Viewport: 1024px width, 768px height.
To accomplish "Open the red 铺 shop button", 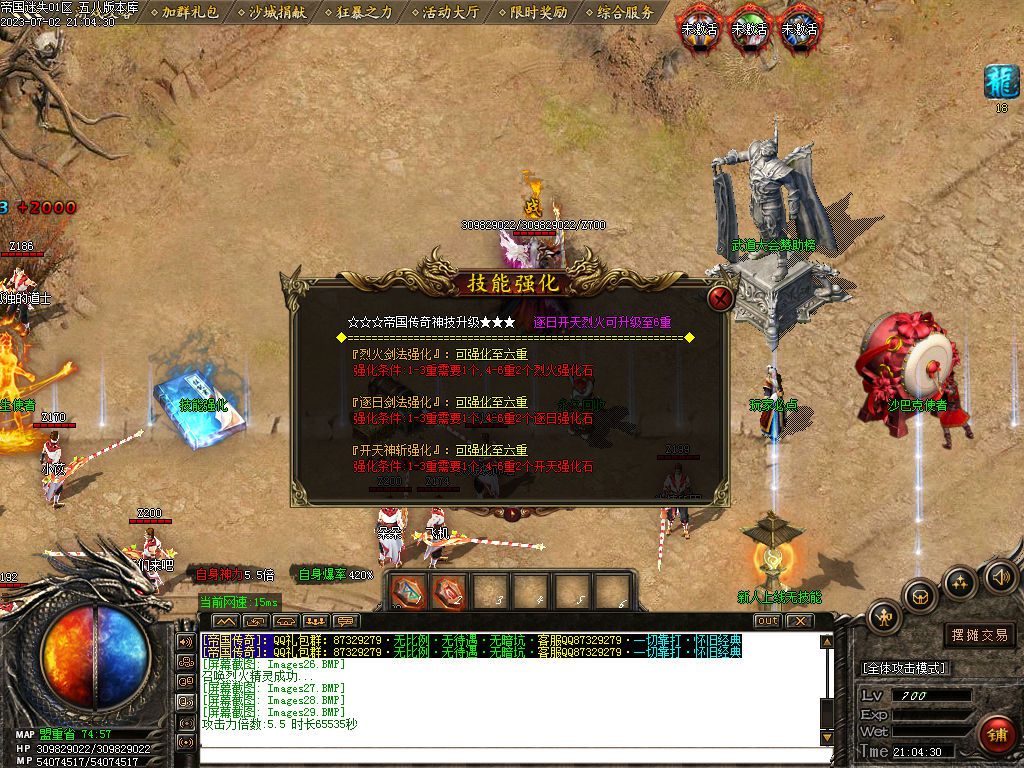I will point(996,735).
